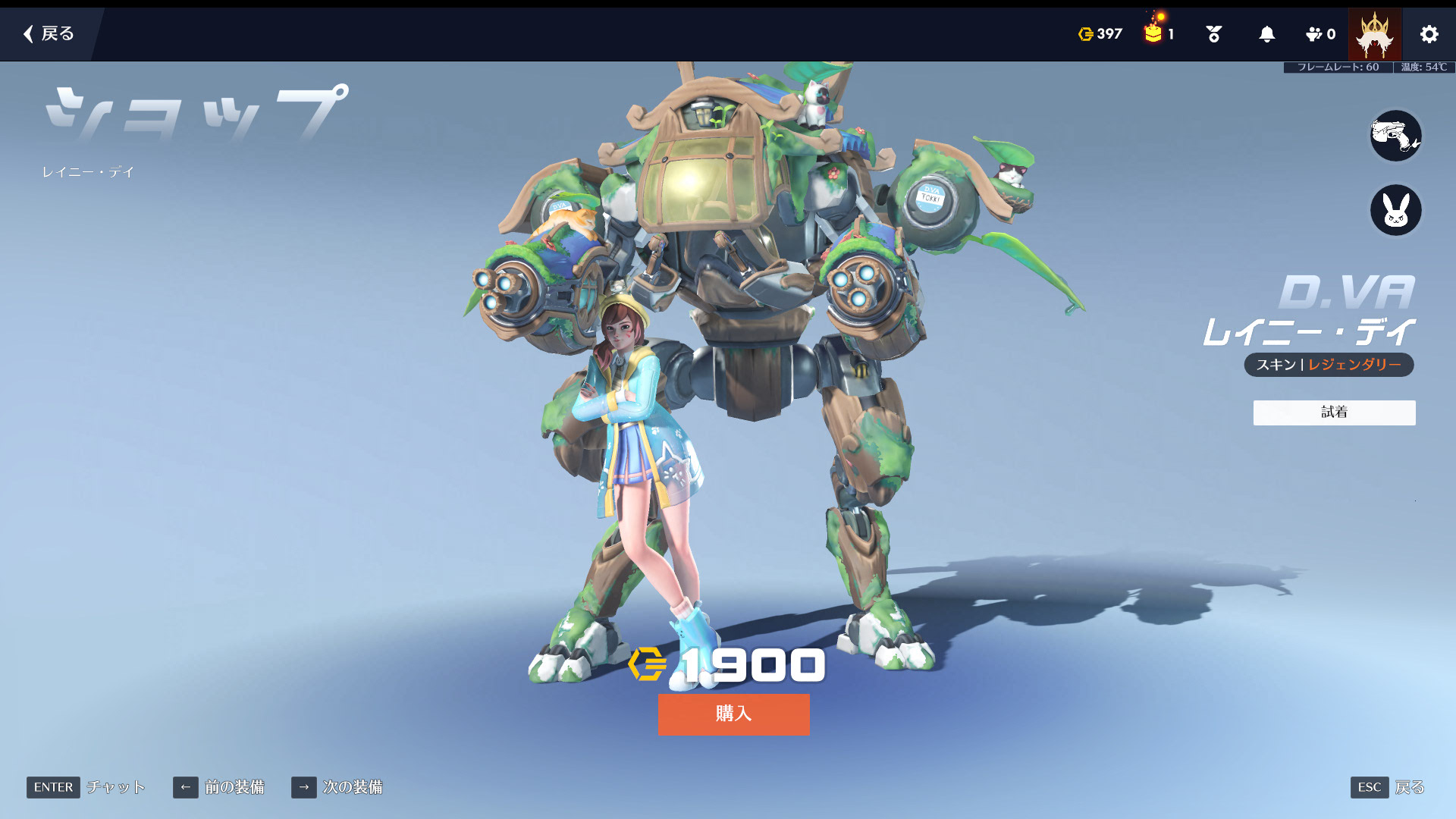Open the notifications bell
This screenshot has height=819, width=1456.
click(1266, 34)
